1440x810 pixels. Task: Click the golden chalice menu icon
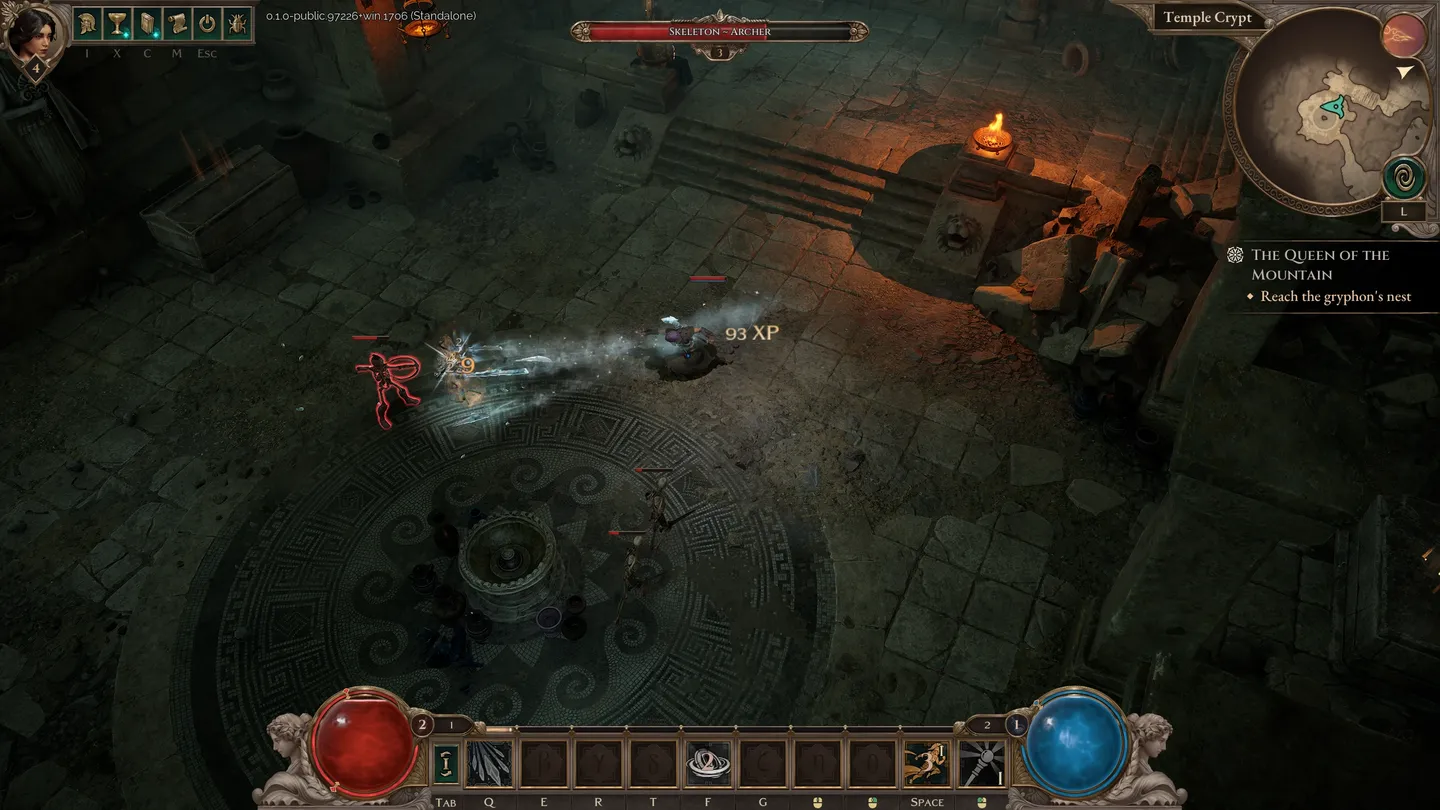click(117, 24)
